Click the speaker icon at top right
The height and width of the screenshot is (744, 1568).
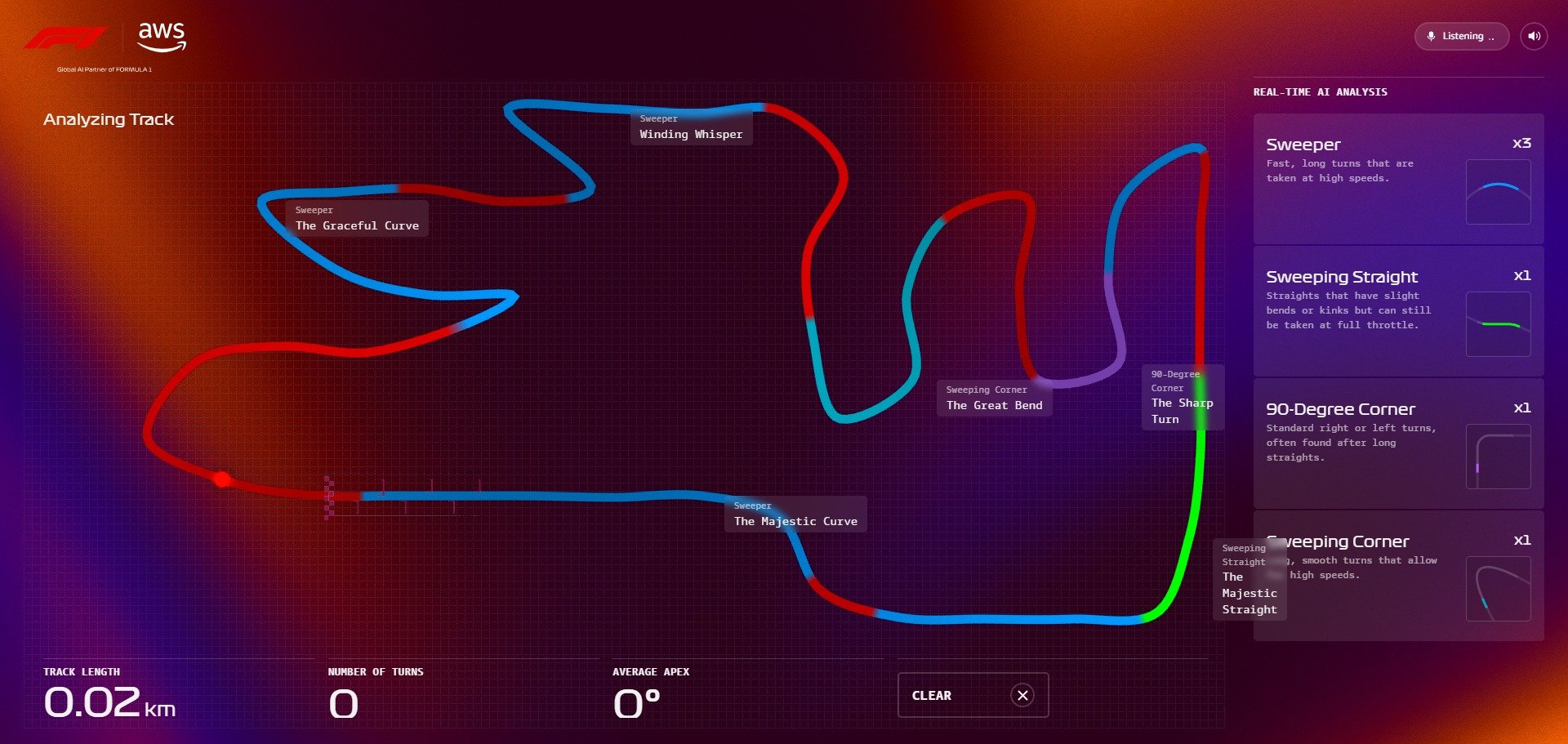1534,36
